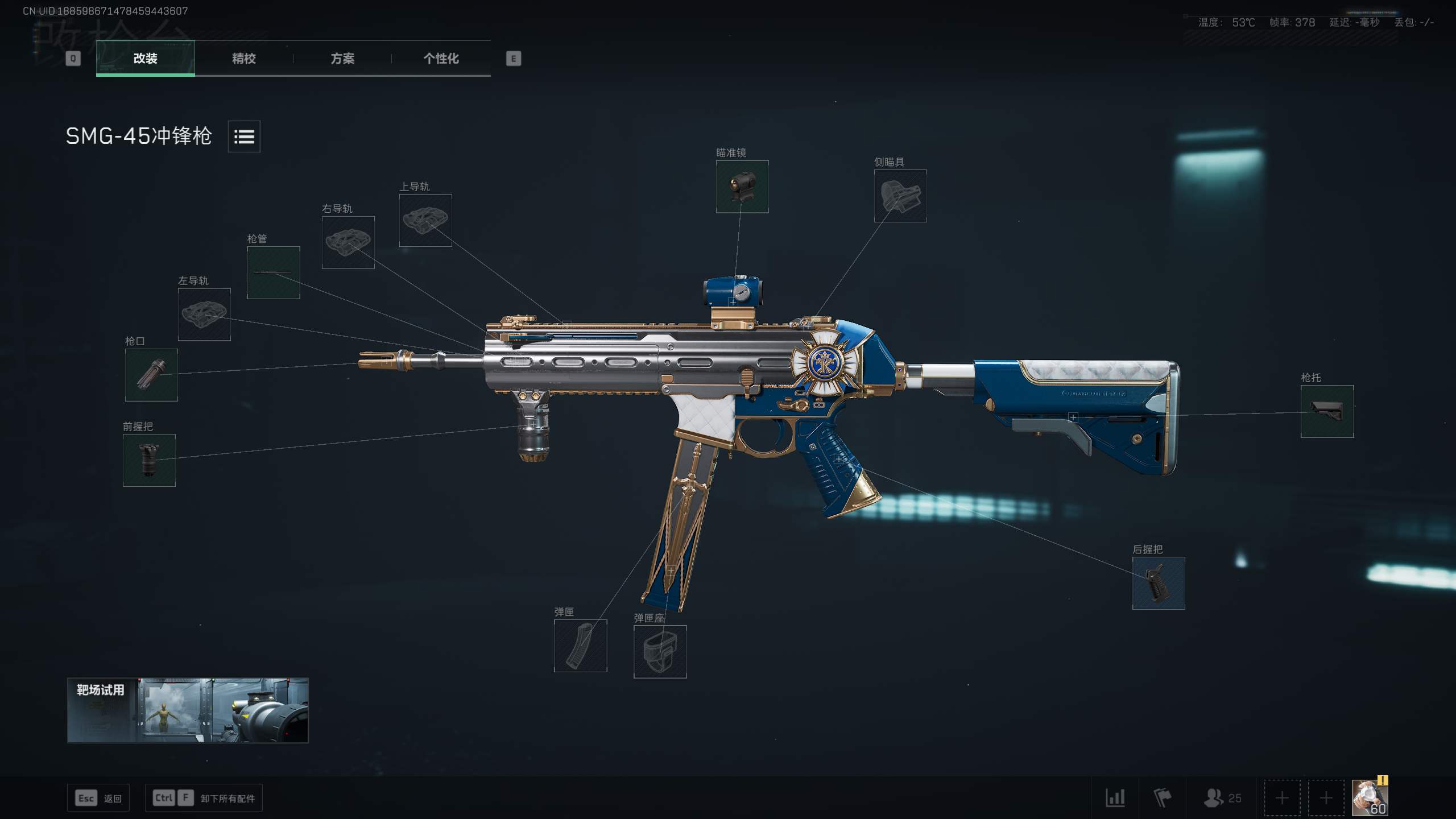The height and width of the screenshot is (819, 1456).
Task: Open the 侧瞄具 side sight slot
Action: click(900, 196)
